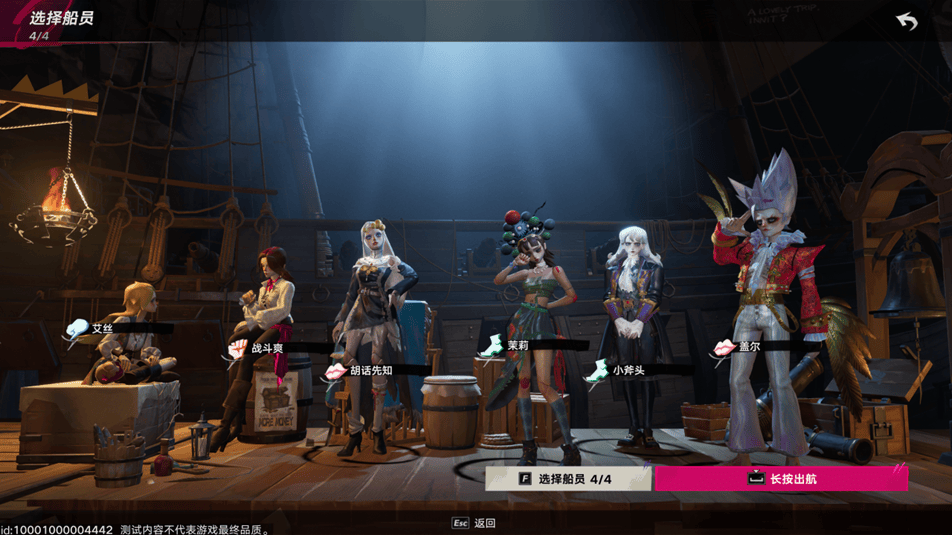Choose crew member 小斧头
Screen dimensions: 952x535
coord(628,369)
